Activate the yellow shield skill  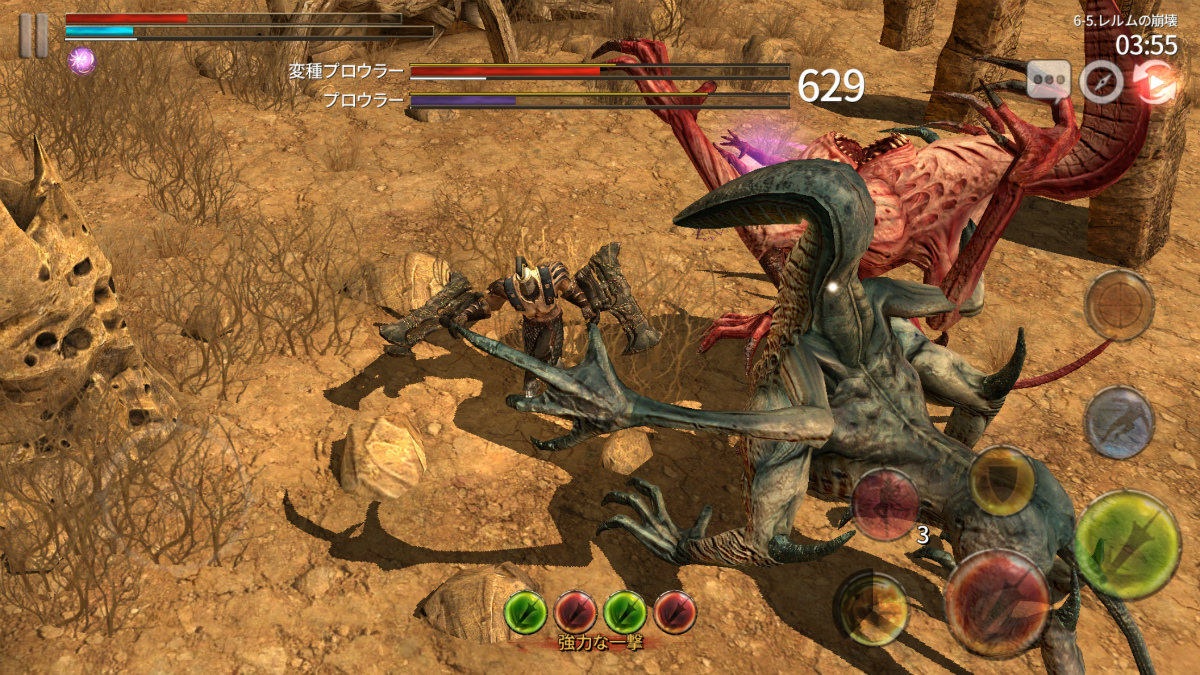click(x=1001, y=481)
